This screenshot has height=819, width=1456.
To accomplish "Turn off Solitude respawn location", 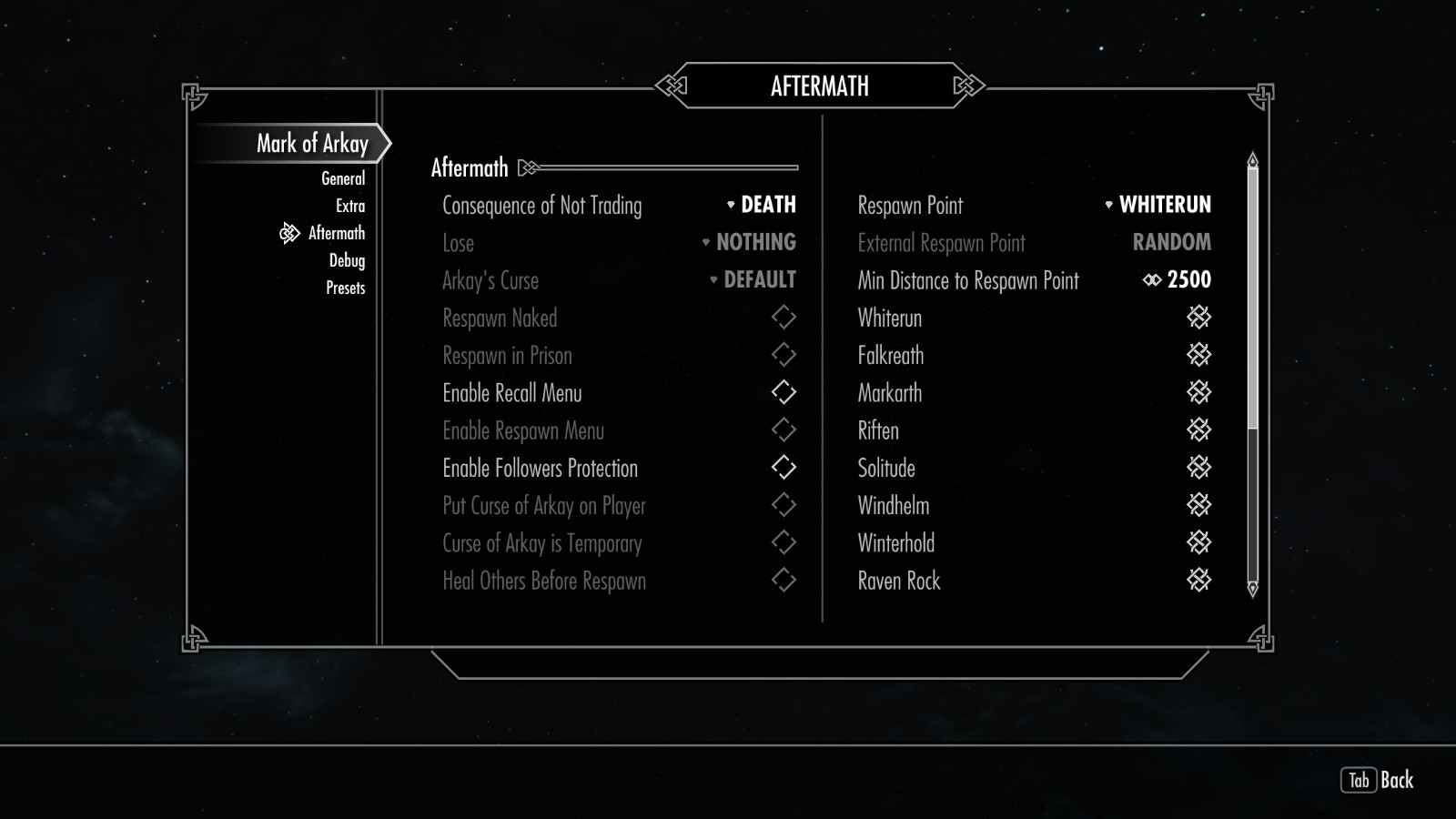I will (x=1198, y=468).
